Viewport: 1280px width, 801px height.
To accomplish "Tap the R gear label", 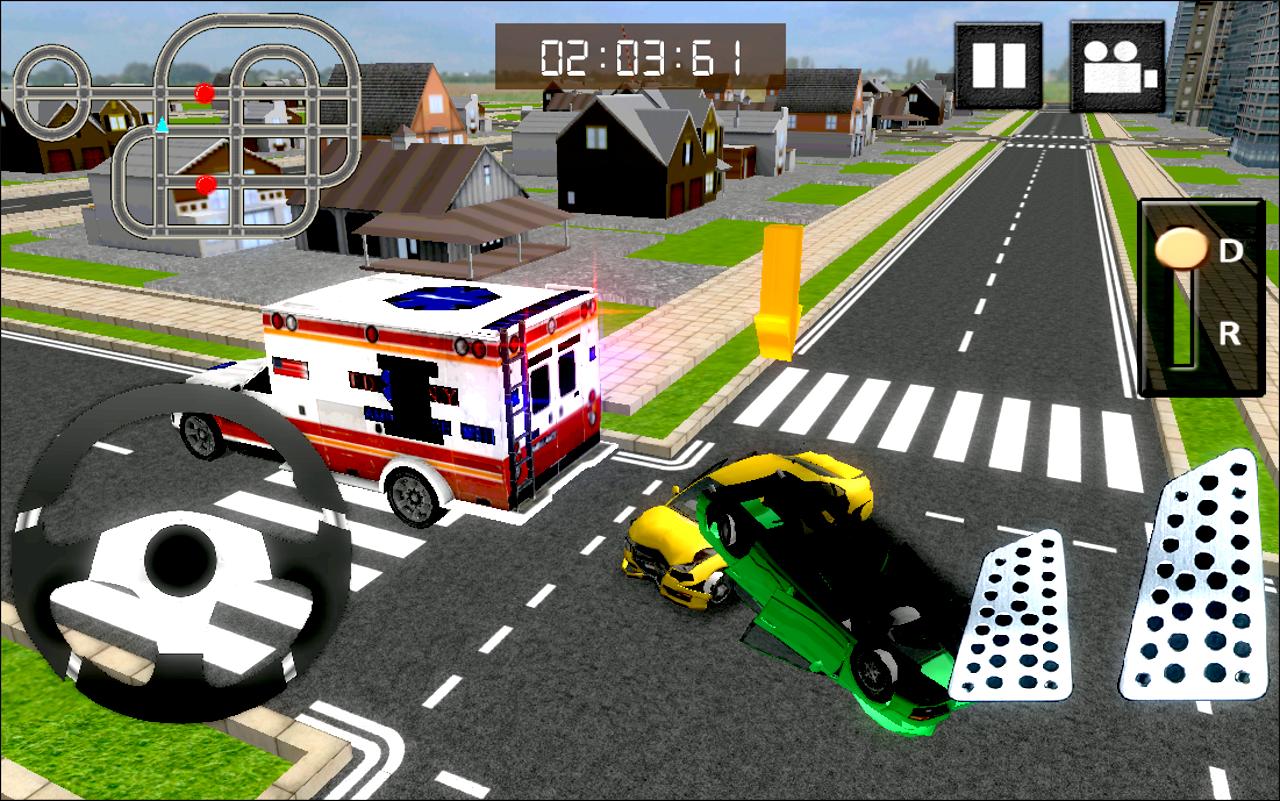I will pos(1228,333).
